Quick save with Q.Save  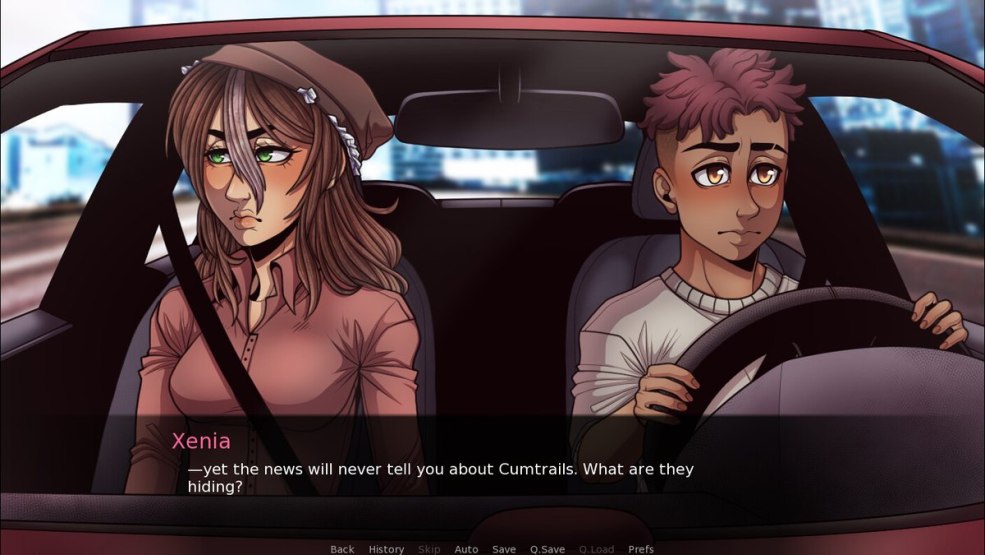(x=547, y=549)
